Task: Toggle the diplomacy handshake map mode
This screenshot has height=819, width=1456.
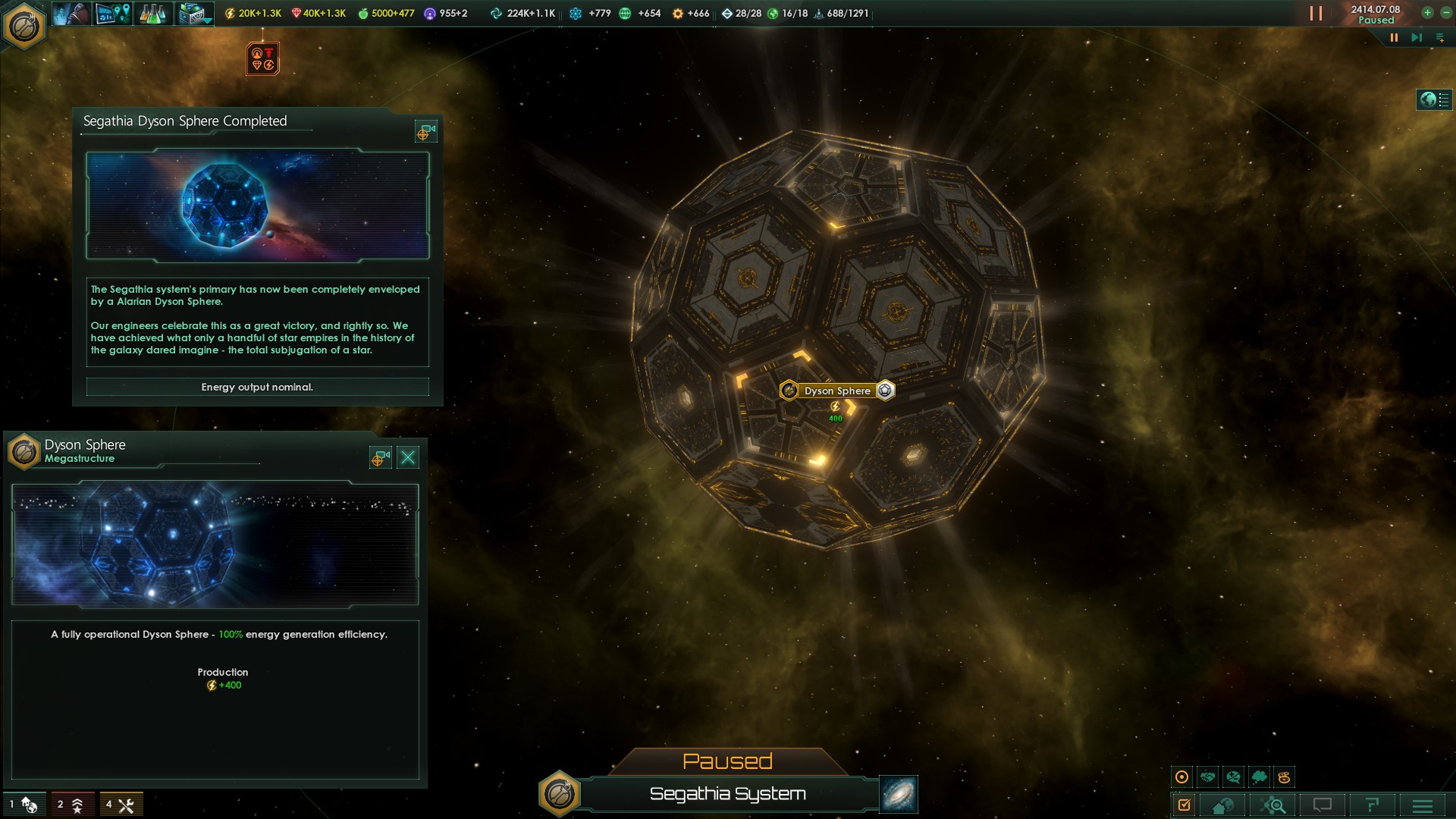Action: click(x=1207, y=777)
